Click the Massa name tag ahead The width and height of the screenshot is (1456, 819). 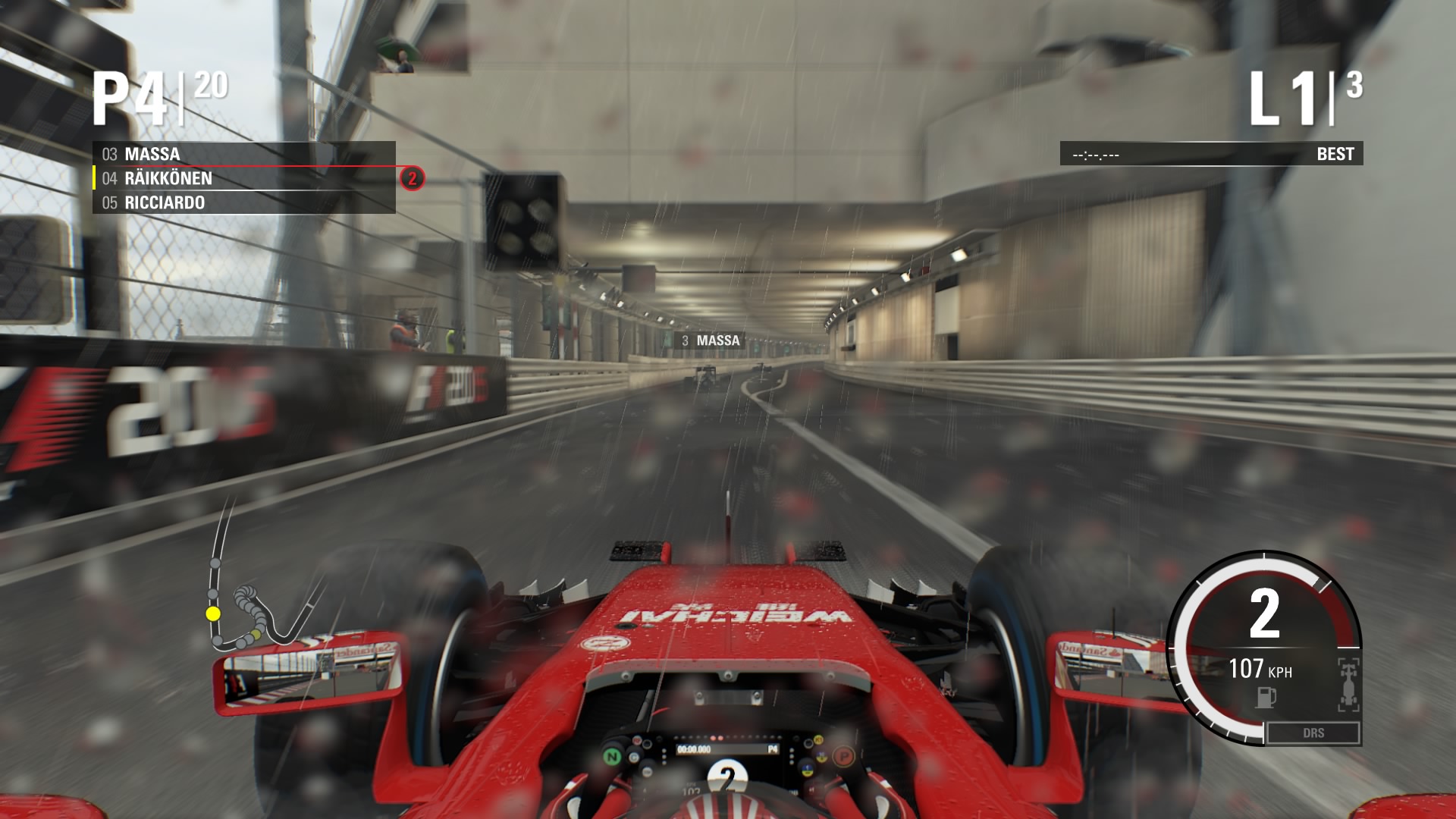pyautogui.click(x=710, y=340)
